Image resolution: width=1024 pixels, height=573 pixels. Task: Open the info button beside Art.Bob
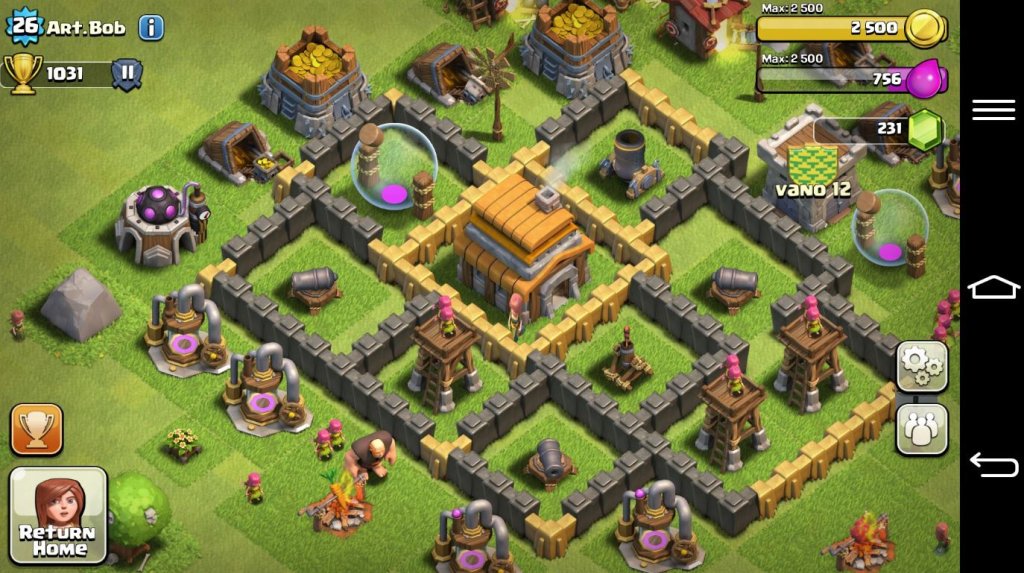[x=151, y=27]
